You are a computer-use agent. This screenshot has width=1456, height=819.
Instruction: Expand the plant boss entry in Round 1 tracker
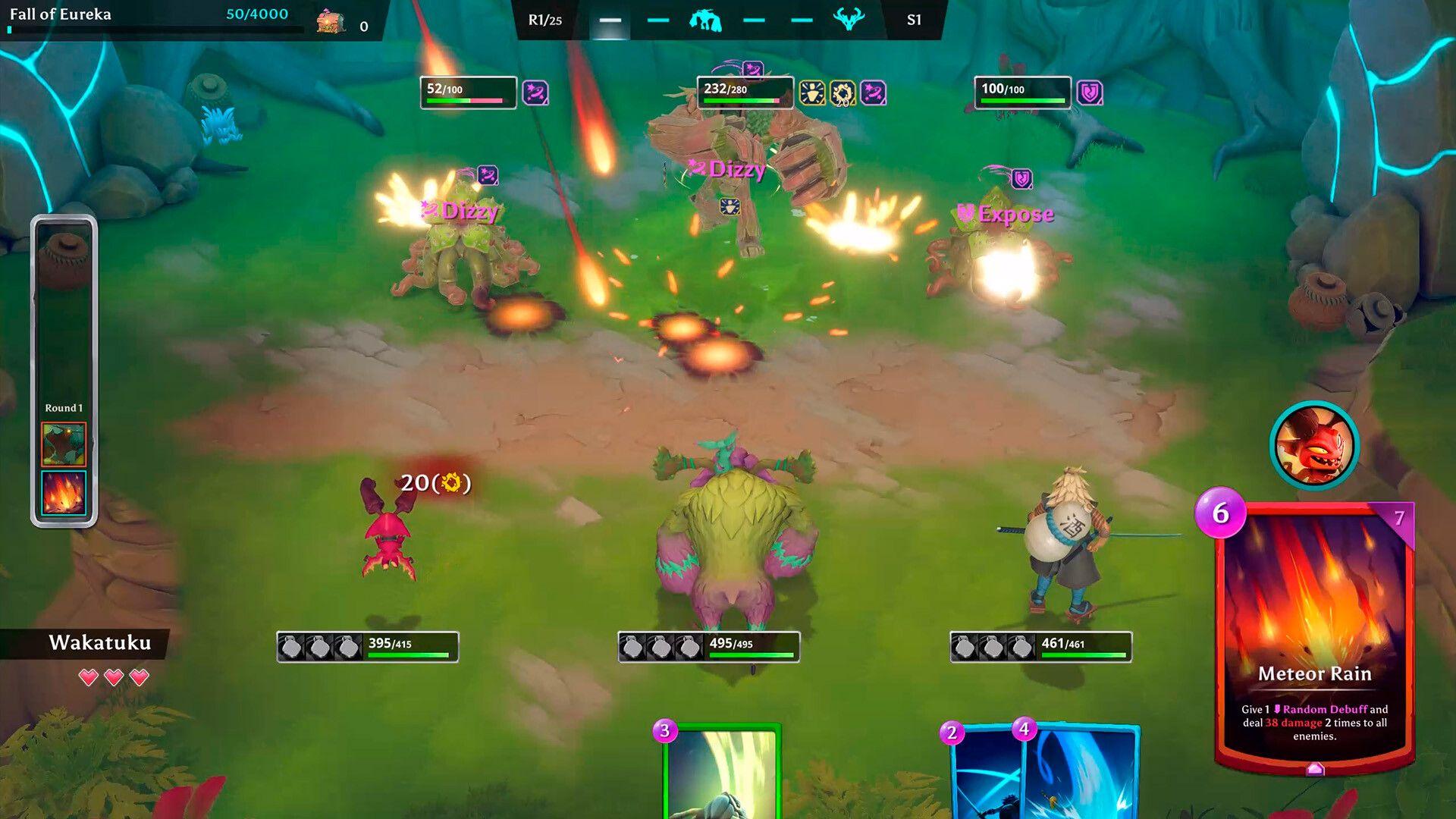(x=64, y=444)
